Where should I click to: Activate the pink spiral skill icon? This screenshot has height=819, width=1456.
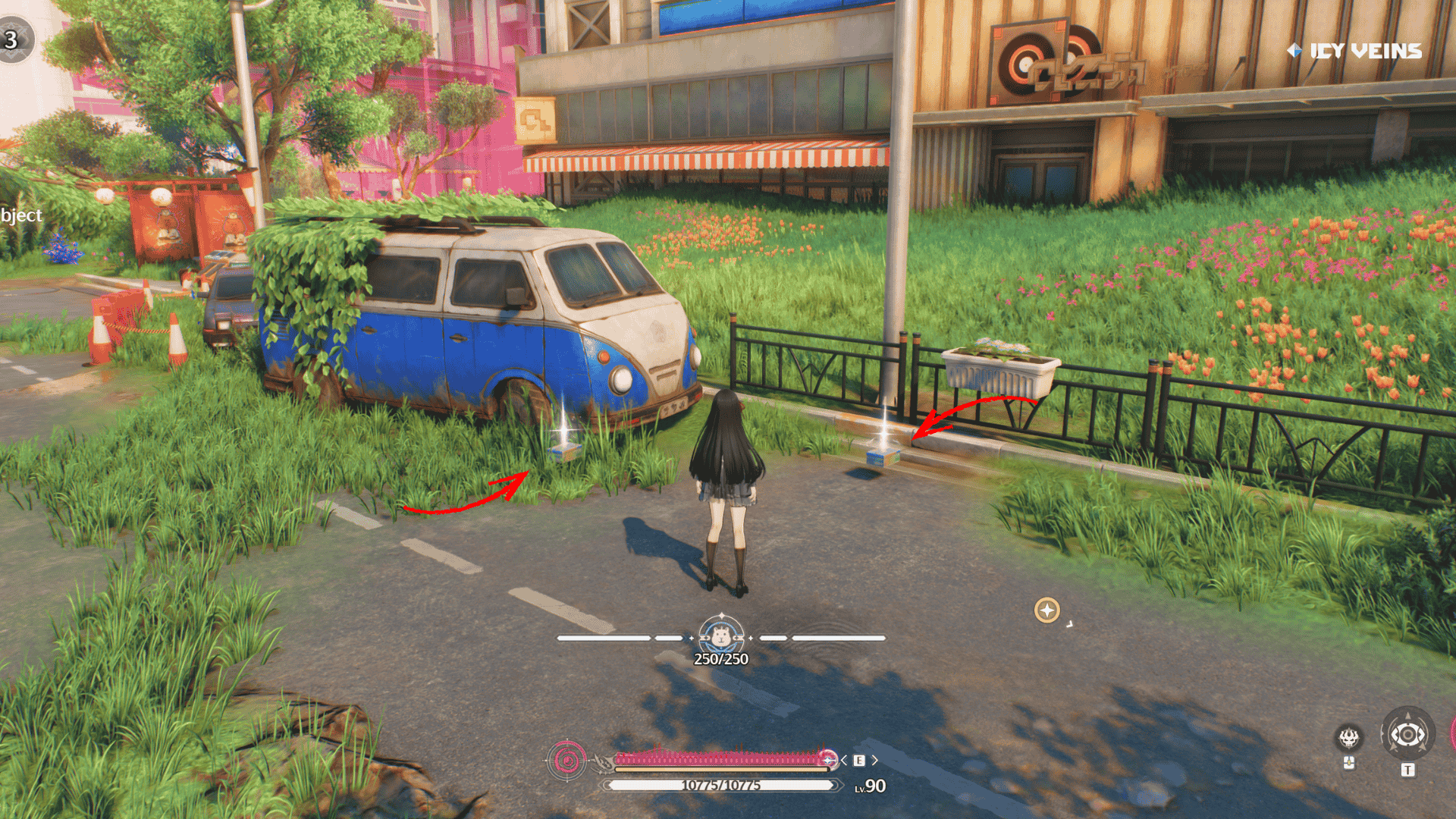pyautogui.click(x=566, y=759)
